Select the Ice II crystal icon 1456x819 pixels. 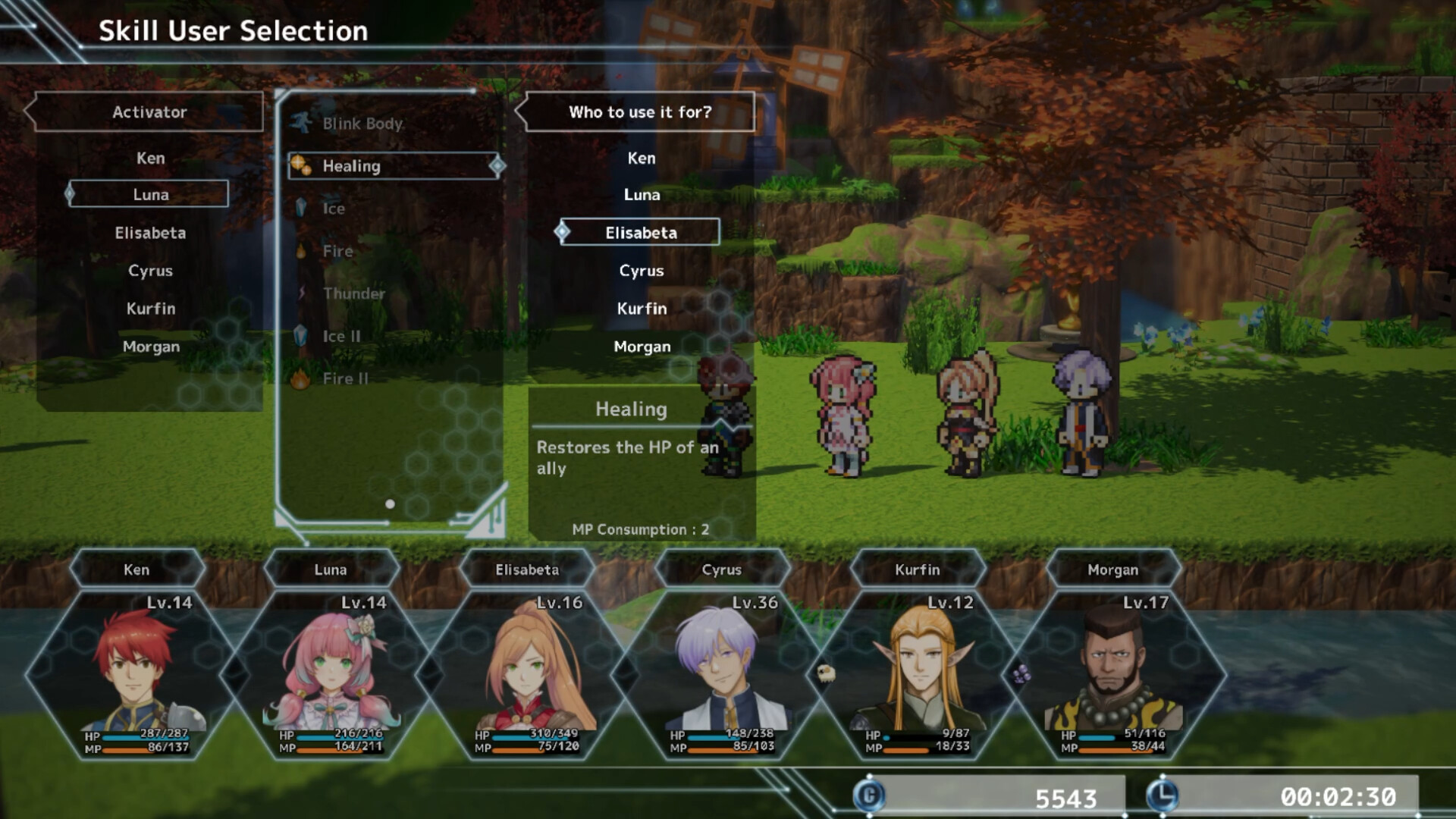point(301,334)
